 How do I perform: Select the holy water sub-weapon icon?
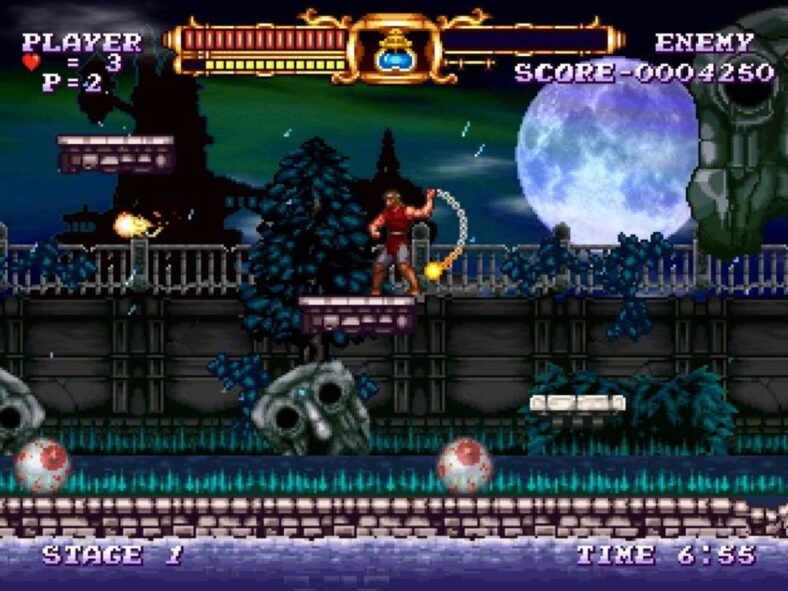(395, 48)
